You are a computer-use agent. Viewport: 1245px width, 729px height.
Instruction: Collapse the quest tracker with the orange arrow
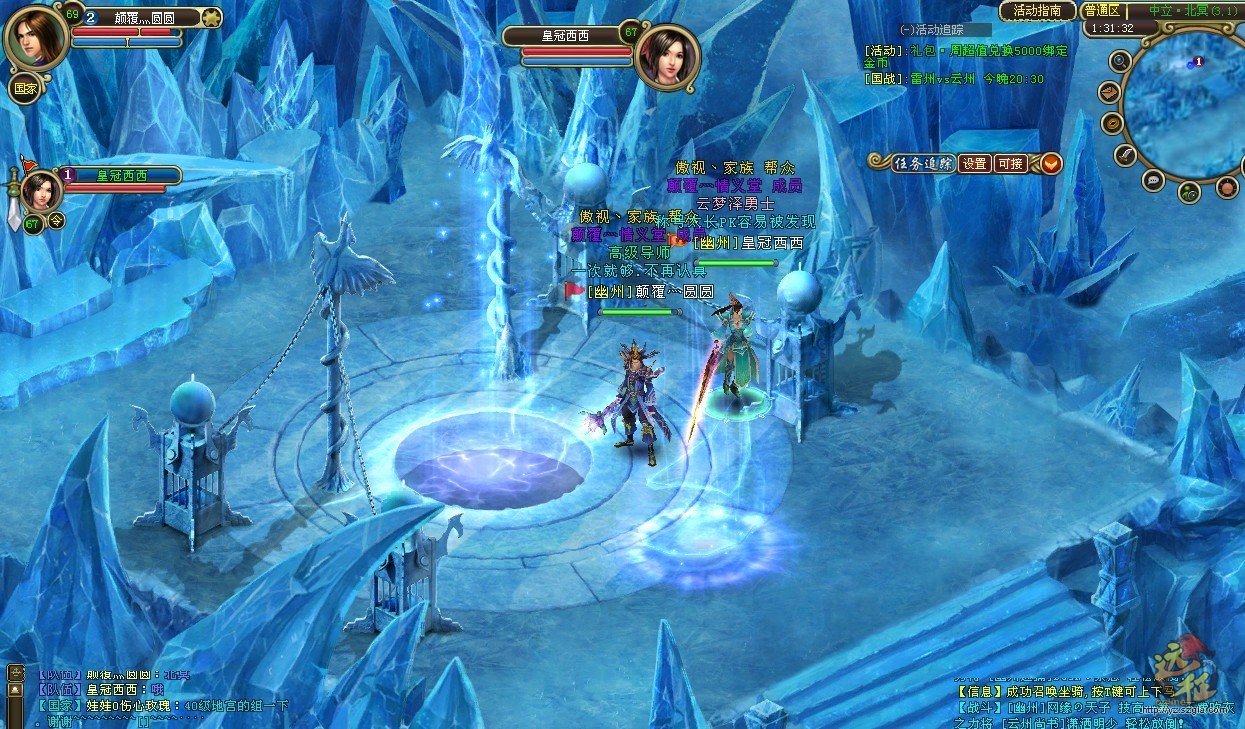tap(1050, 163)
